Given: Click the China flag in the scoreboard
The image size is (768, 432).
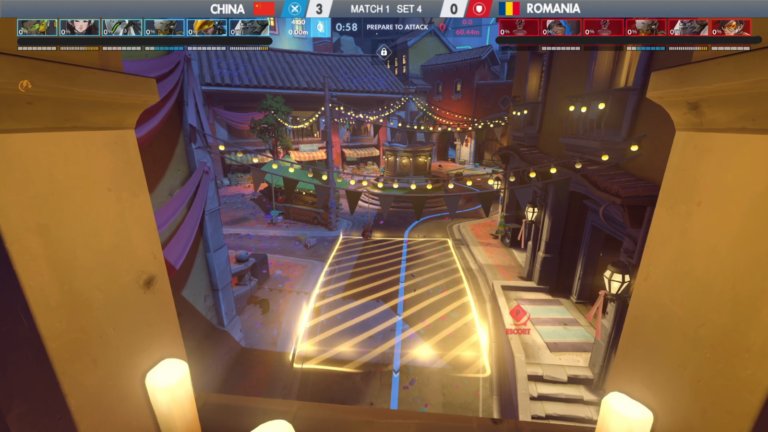Looking at the screenshot, I should pyautogui.click(x=264, y=8).
